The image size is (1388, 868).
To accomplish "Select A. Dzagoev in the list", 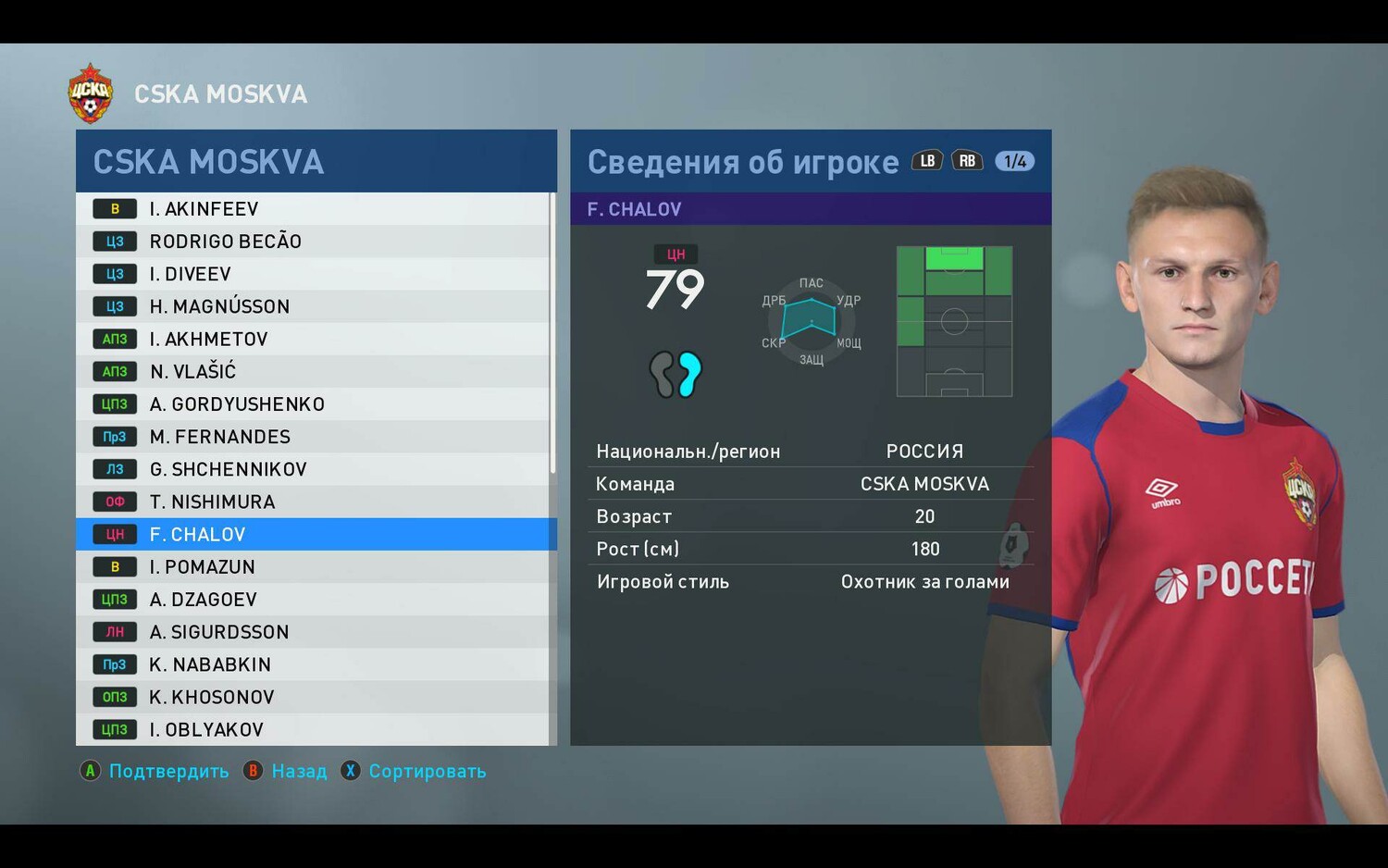I will 315,600.
